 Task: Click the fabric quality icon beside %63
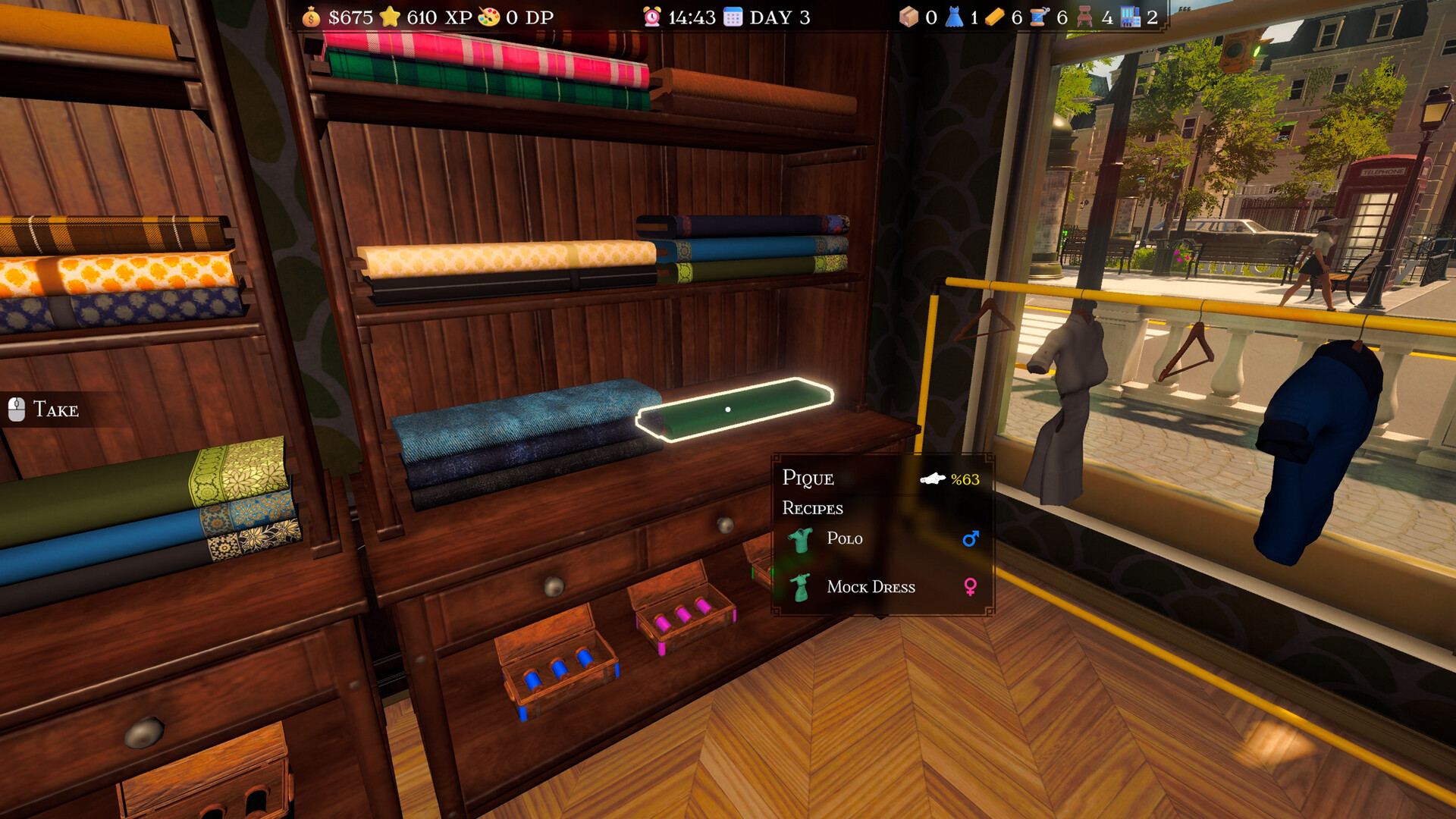[x=931, y=479]
